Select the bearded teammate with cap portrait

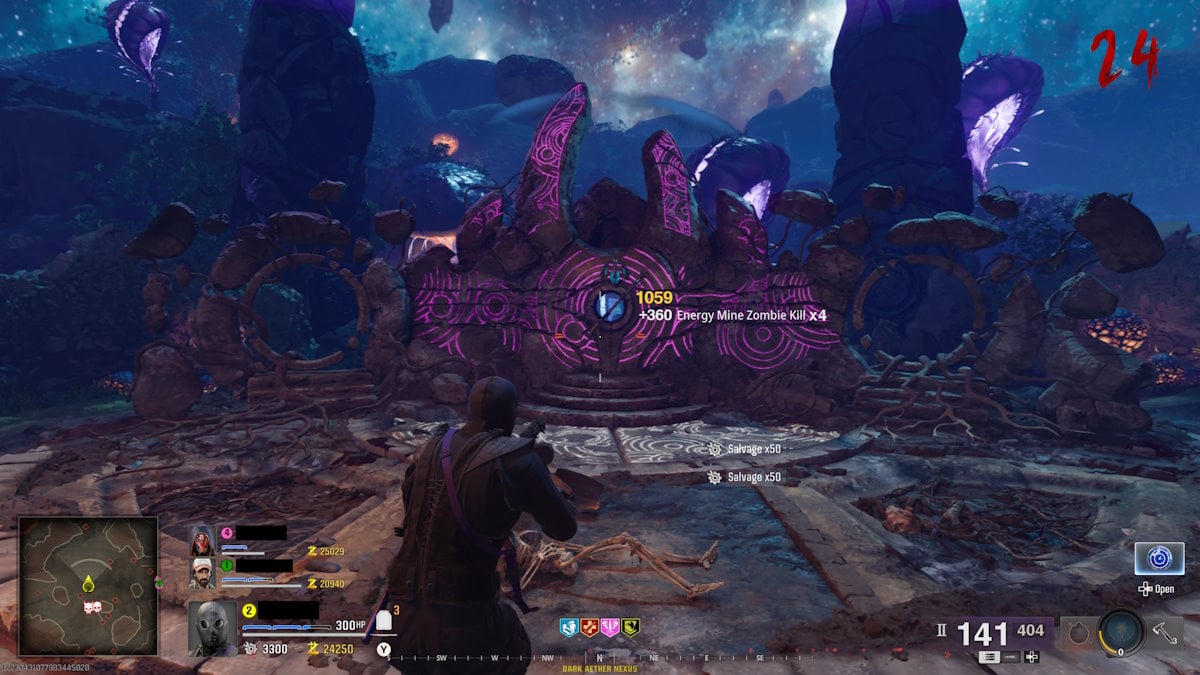pos(201,573)
